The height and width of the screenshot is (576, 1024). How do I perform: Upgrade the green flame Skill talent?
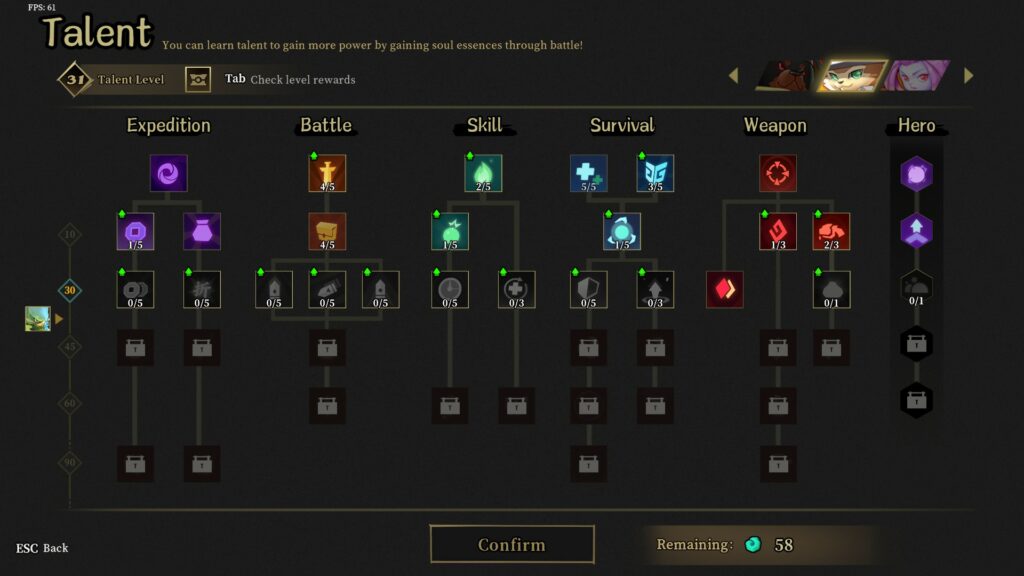coord(483,173)
